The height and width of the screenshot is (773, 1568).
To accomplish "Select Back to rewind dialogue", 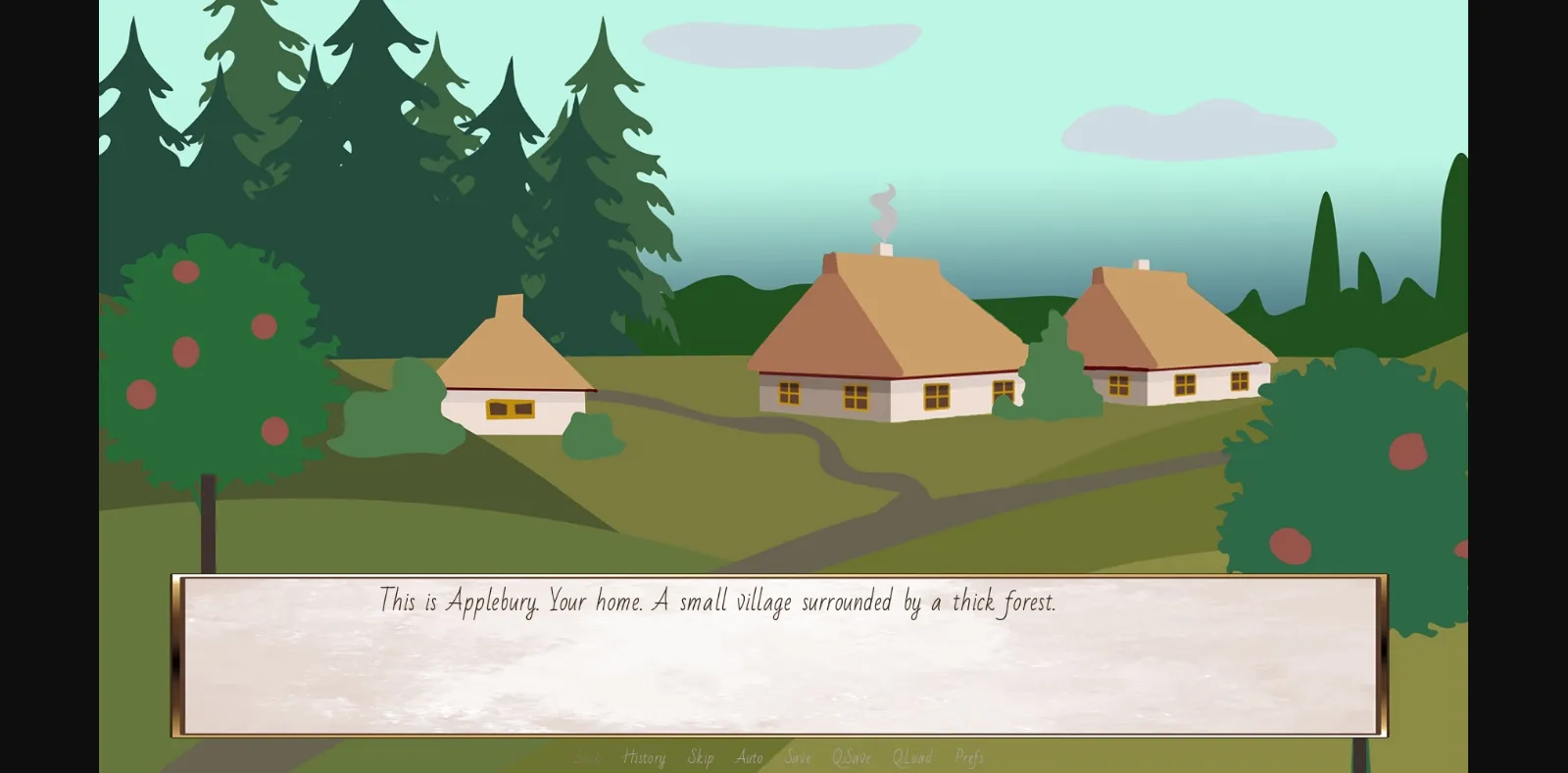I will (587, 757).
